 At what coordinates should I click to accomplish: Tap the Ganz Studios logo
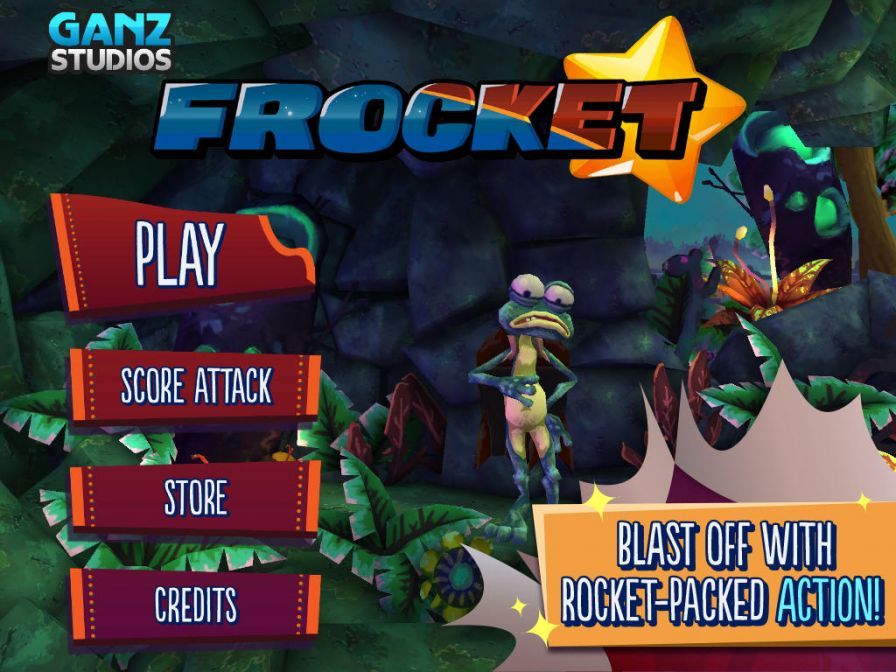110,40
